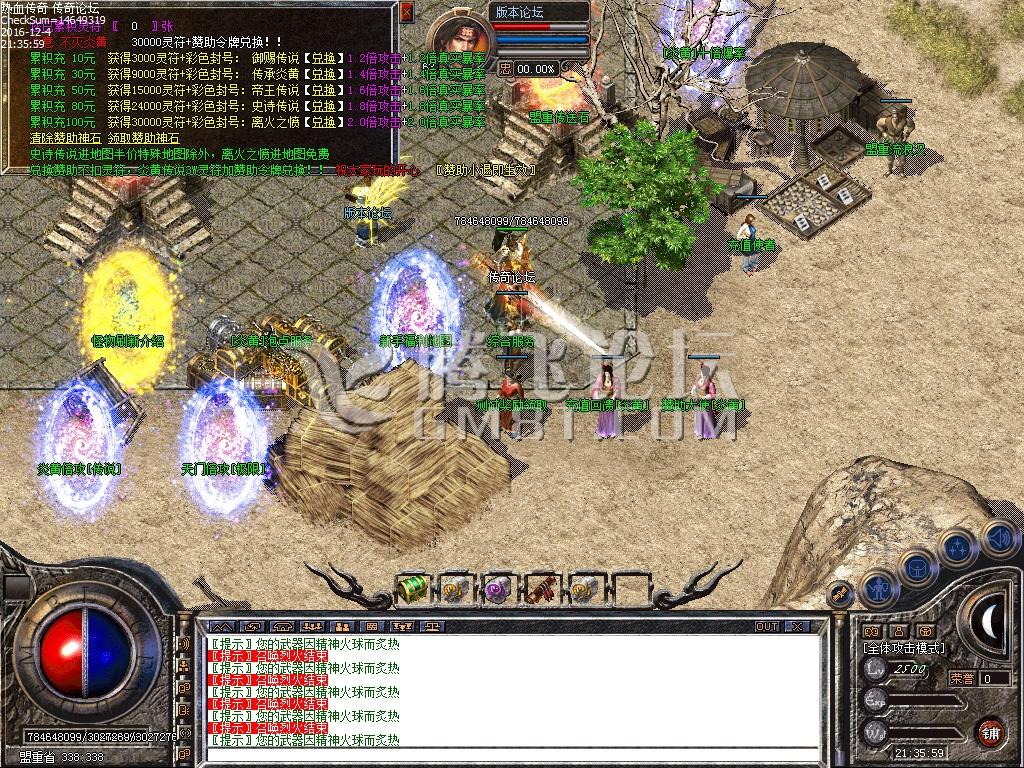Click 兑换 for the 御赐传说 title
The height and width of the screenshot is (768, 1024).
tap(322, 58)
